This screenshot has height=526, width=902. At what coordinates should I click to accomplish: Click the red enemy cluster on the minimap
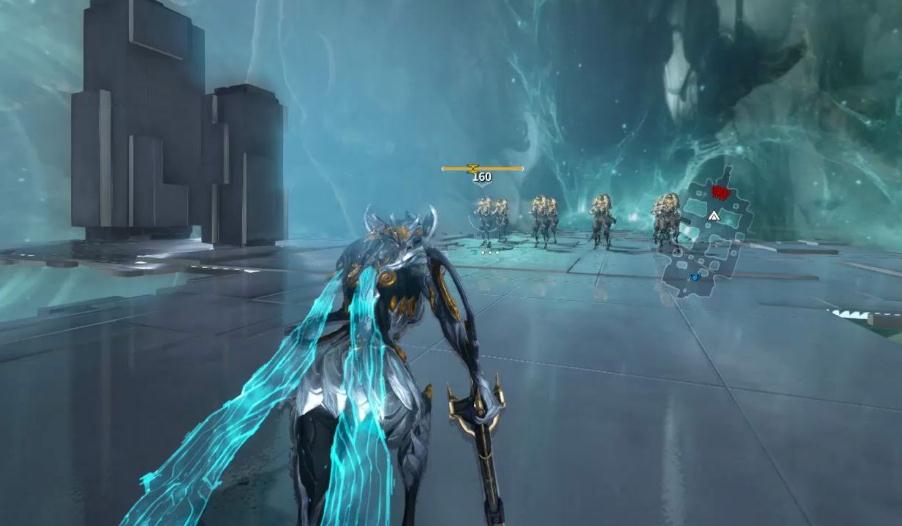click(718, 190)
